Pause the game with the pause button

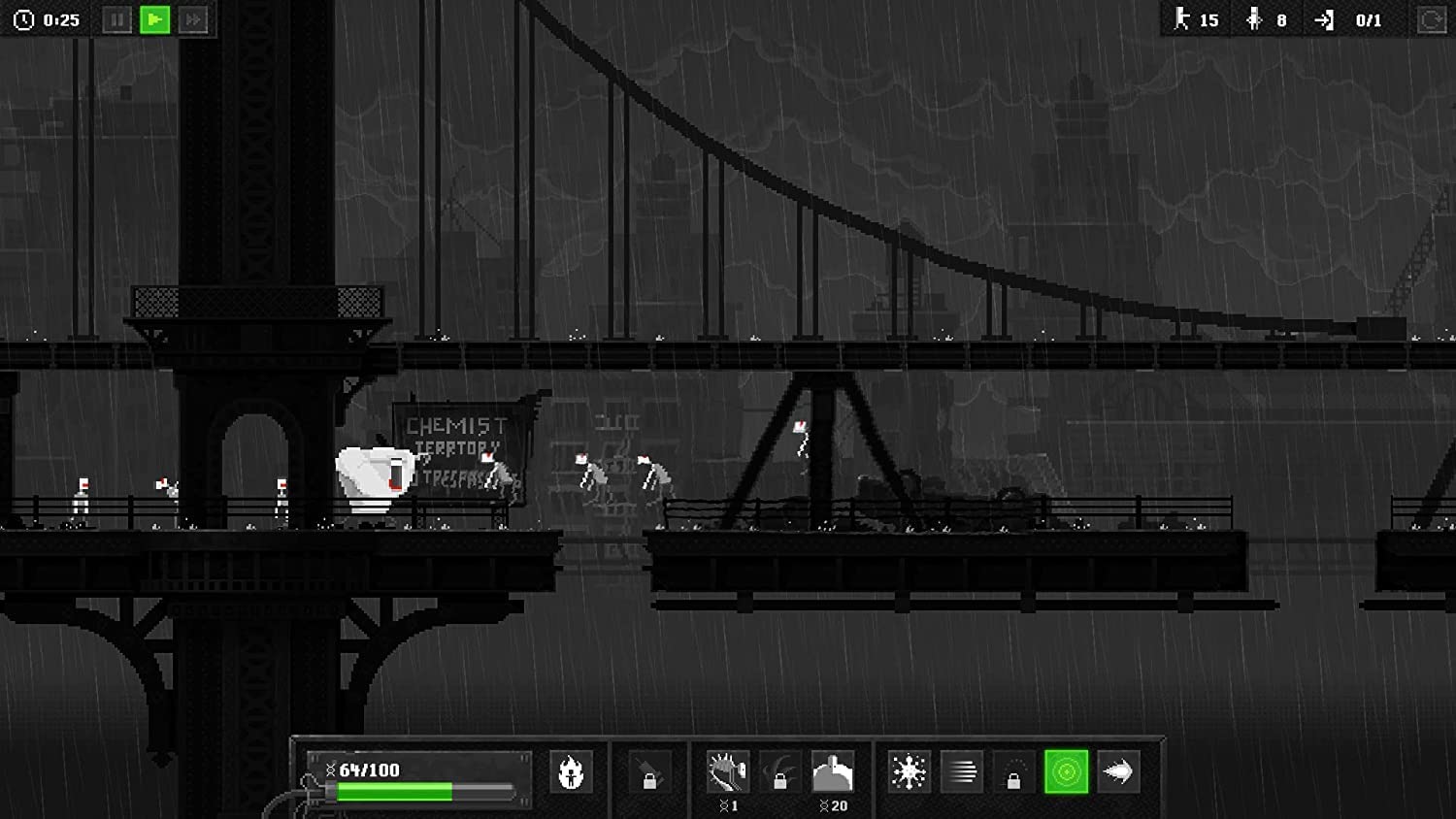(x=116, y=19)
